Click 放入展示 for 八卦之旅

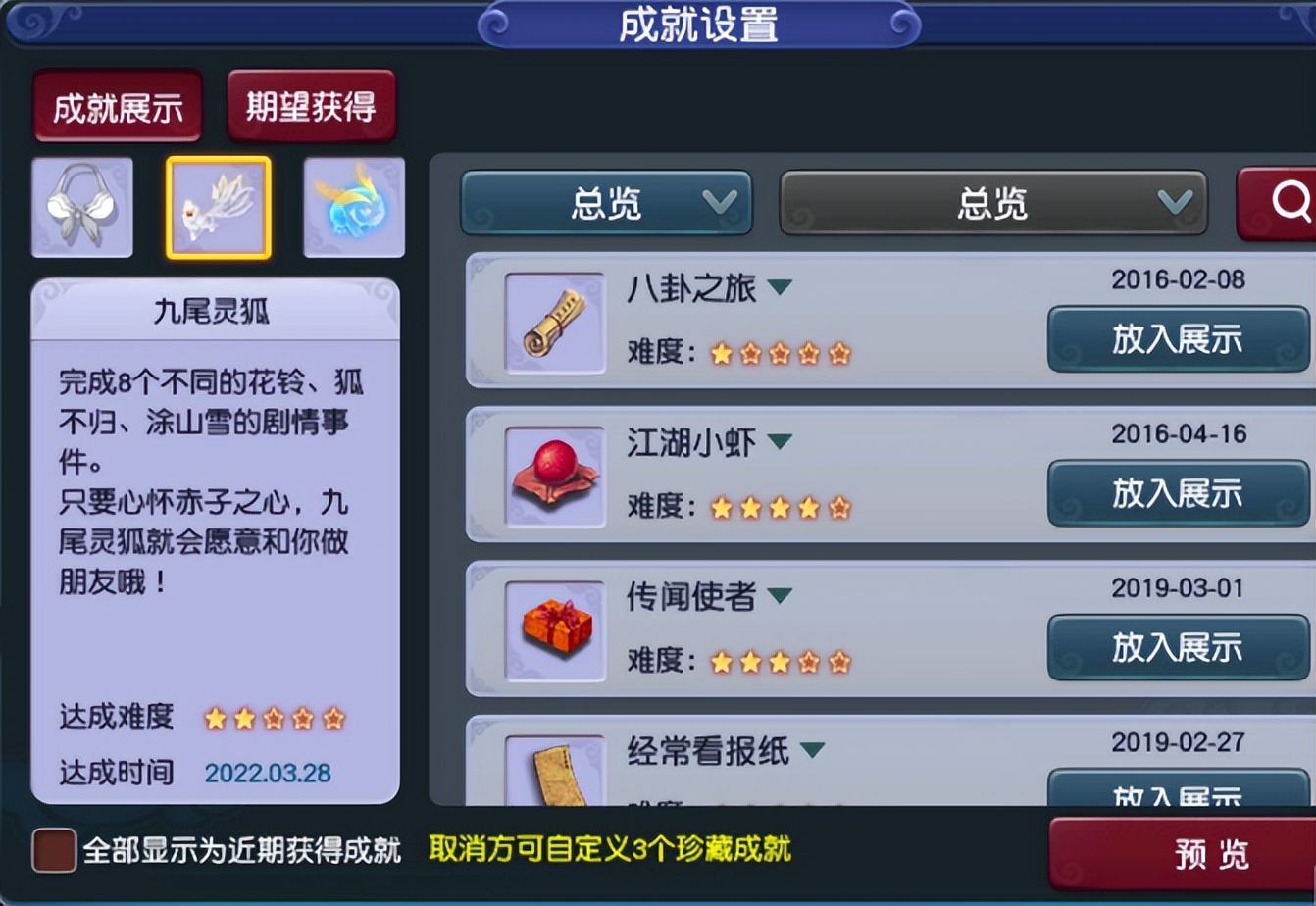click(x=1177, y=340)
